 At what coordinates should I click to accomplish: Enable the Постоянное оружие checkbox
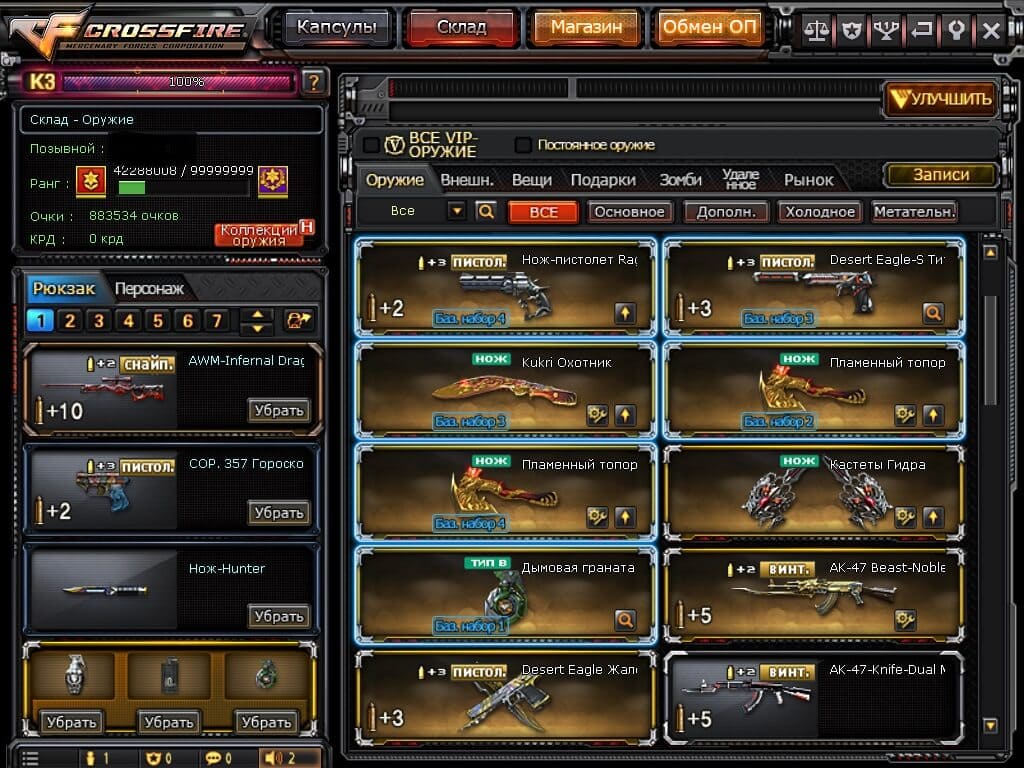coord(523,145)
